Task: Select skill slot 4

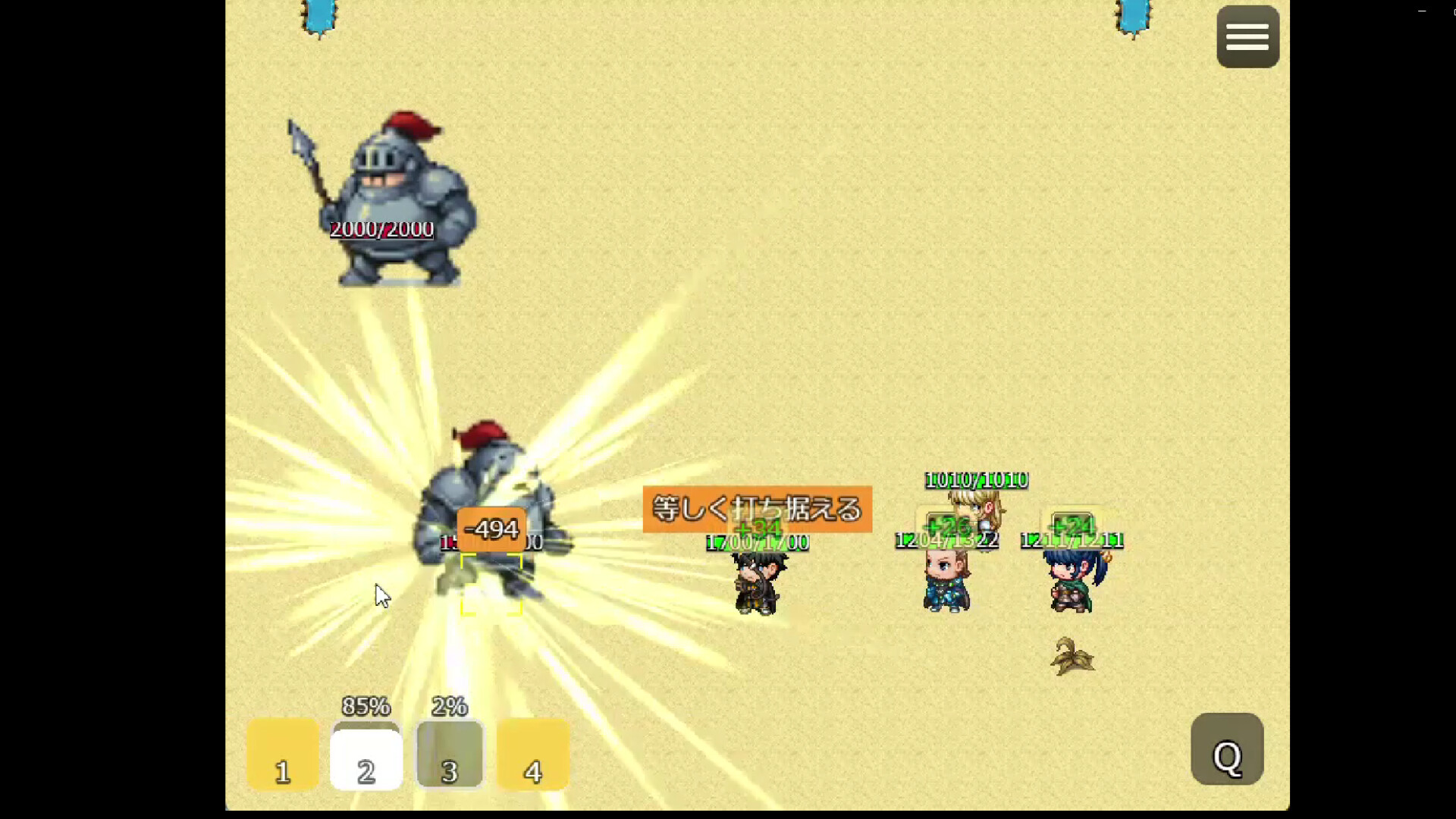Action: click(533, 755)
